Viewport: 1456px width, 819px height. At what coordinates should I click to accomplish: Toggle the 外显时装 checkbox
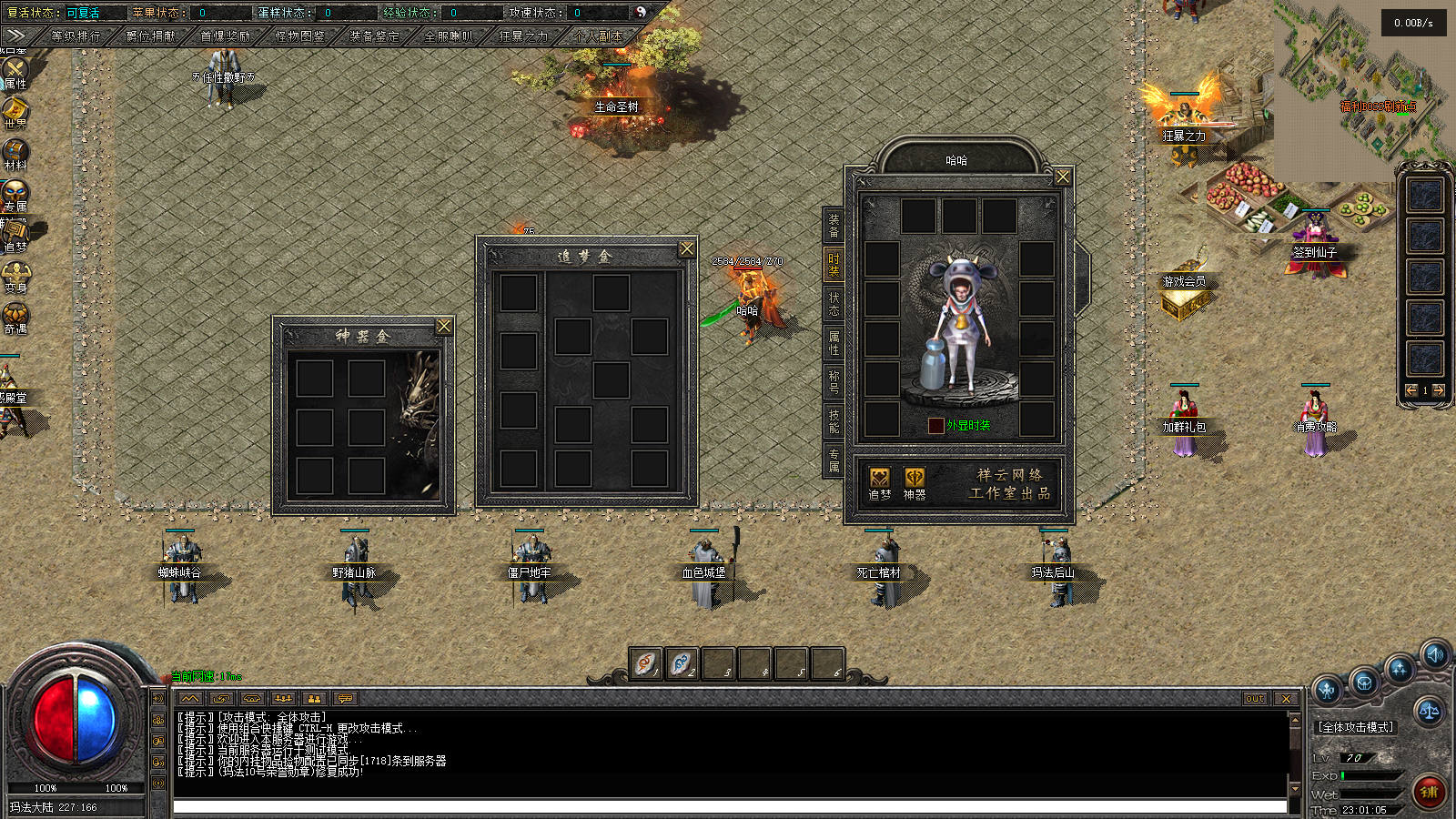click(935, 426)
